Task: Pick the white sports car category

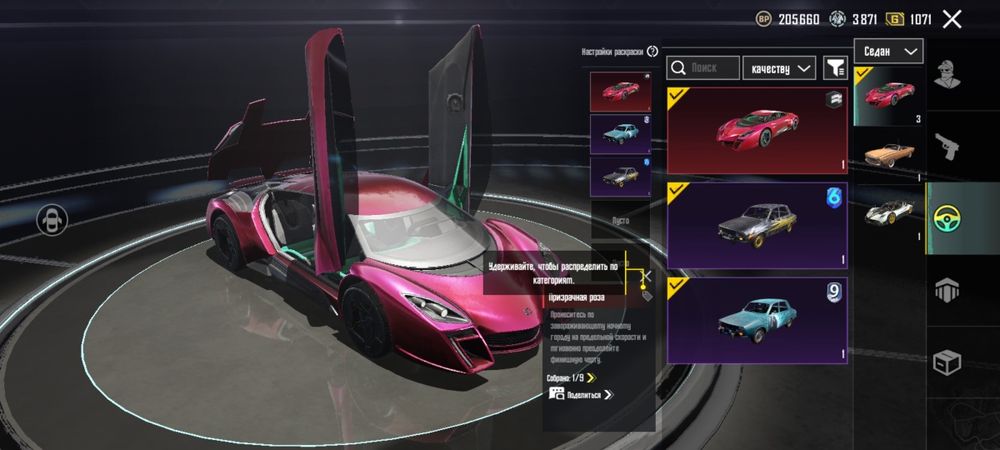Action: click(889, 212)
